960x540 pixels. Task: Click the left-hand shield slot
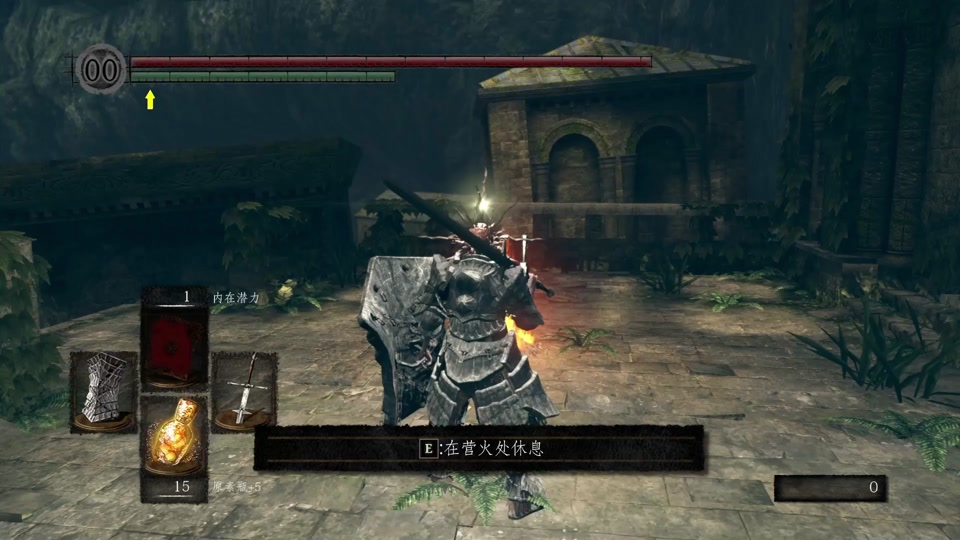tap(103, 390)
